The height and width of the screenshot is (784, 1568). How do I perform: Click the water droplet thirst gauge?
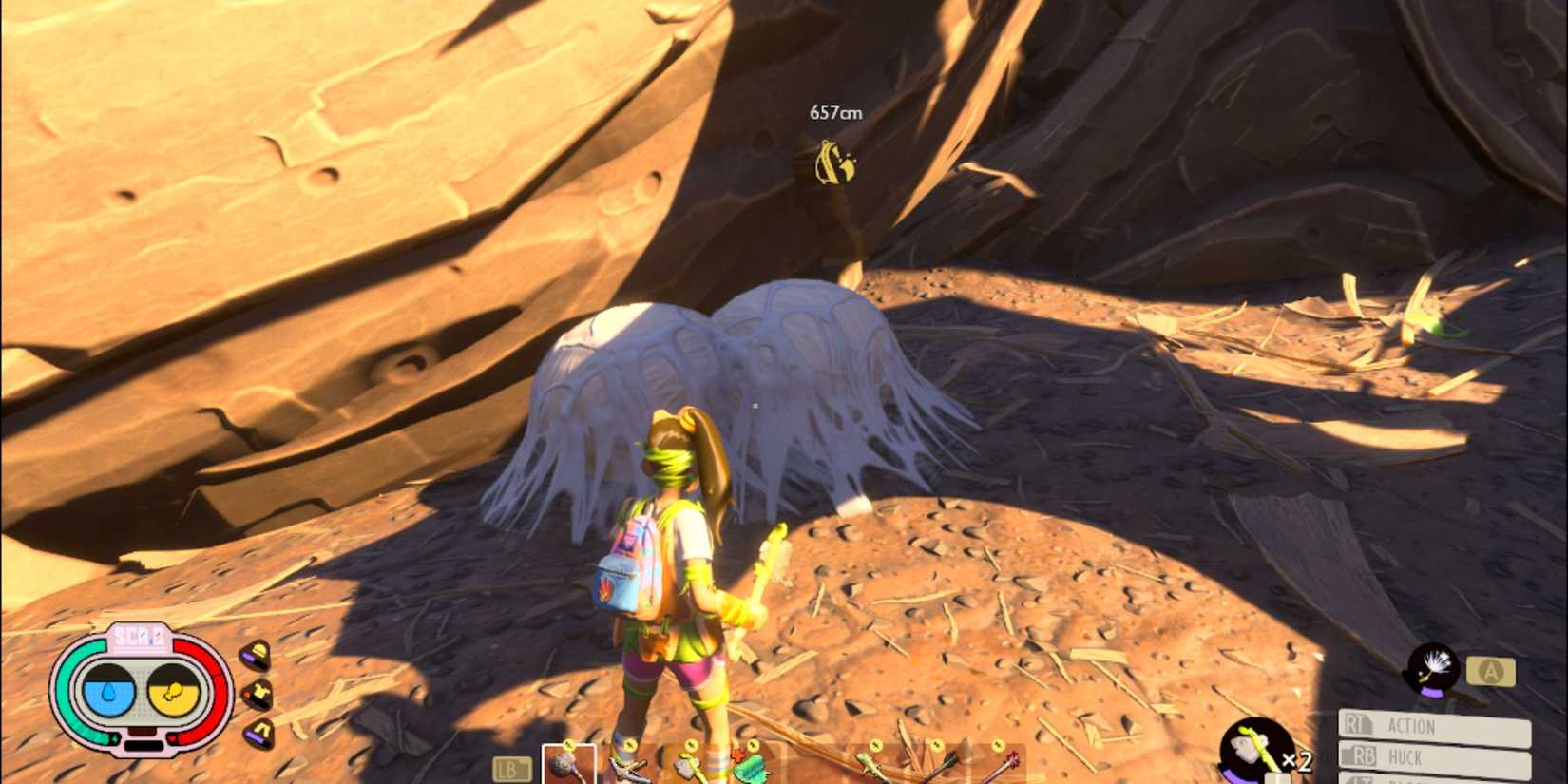[x=108, y=692]
